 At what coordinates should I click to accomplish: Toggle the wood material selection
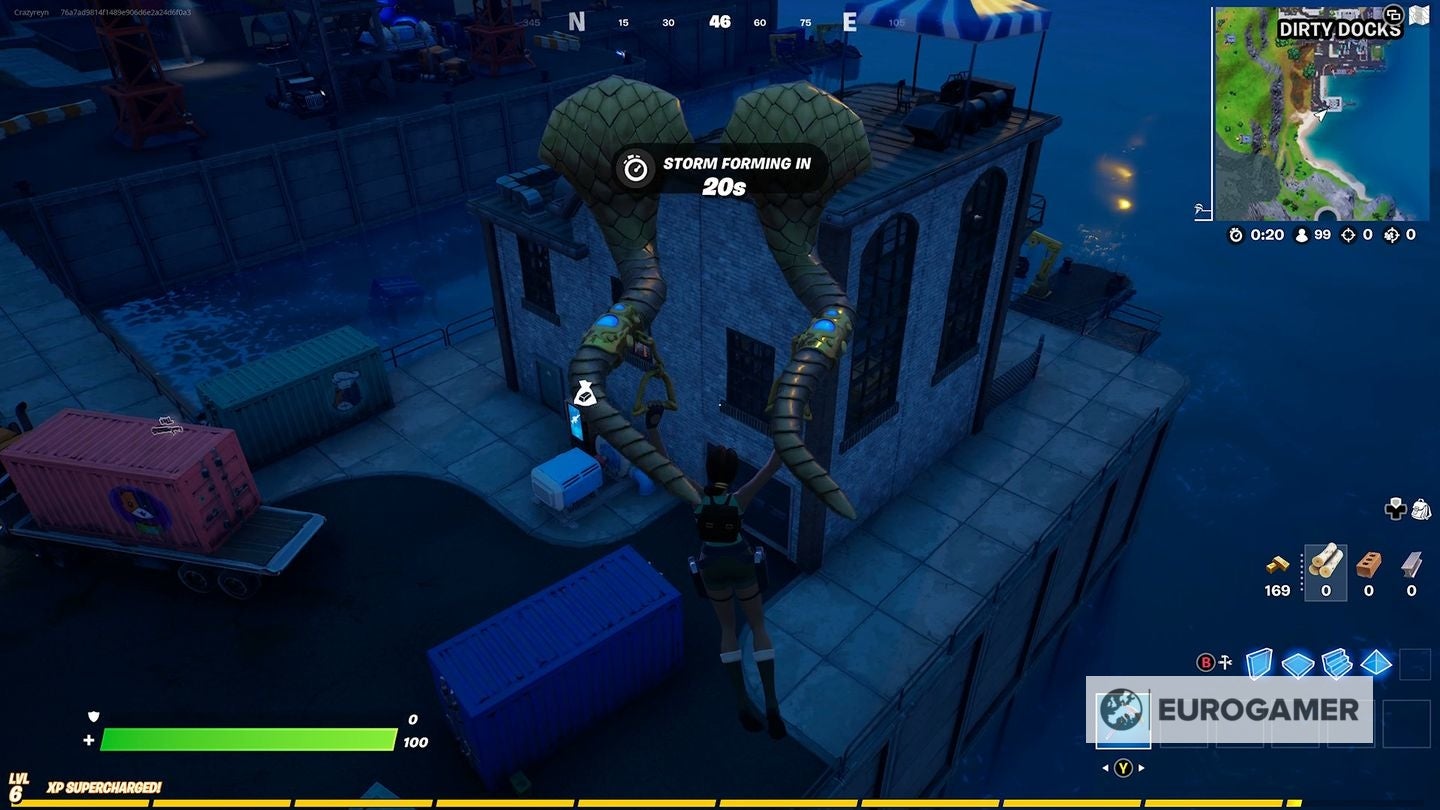click(1326, 561)
